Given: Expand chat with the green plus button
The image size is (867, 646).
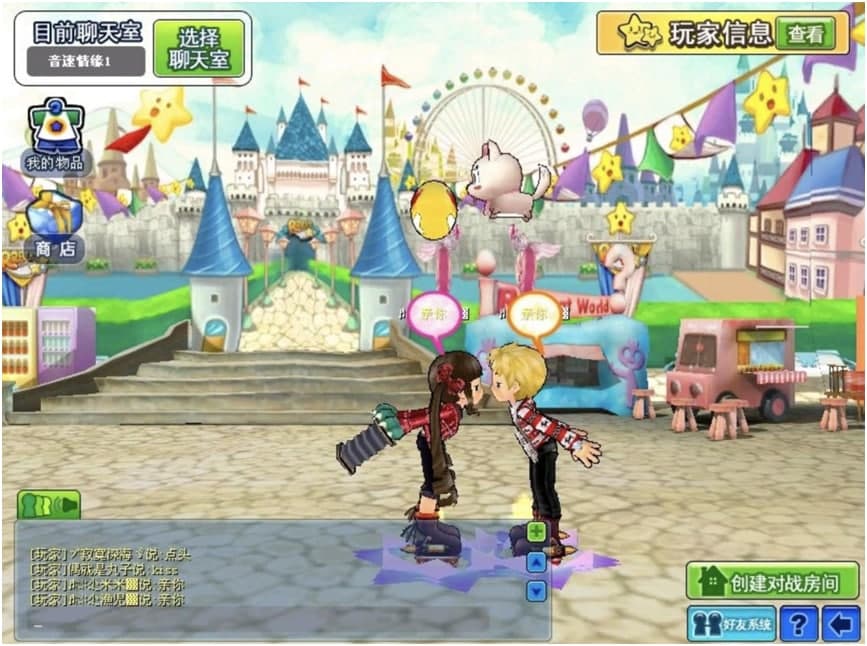Looking at the screenshot, I should (536, 531).
